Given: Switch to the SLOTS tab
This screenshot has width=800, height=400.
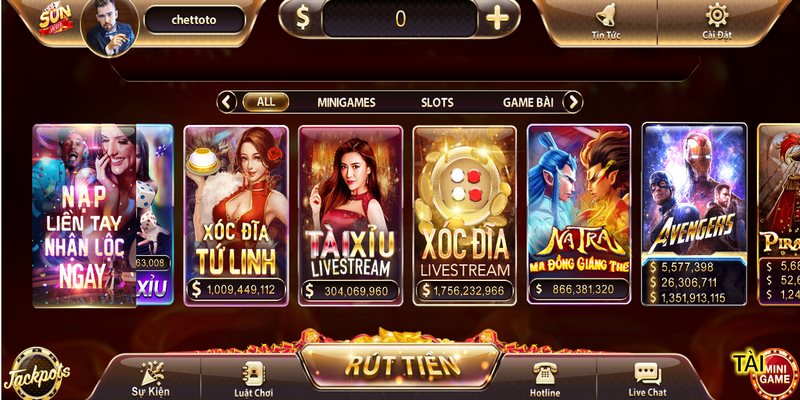Looking at the screenshot, I should pyautogui.click(x=436, y=102).
